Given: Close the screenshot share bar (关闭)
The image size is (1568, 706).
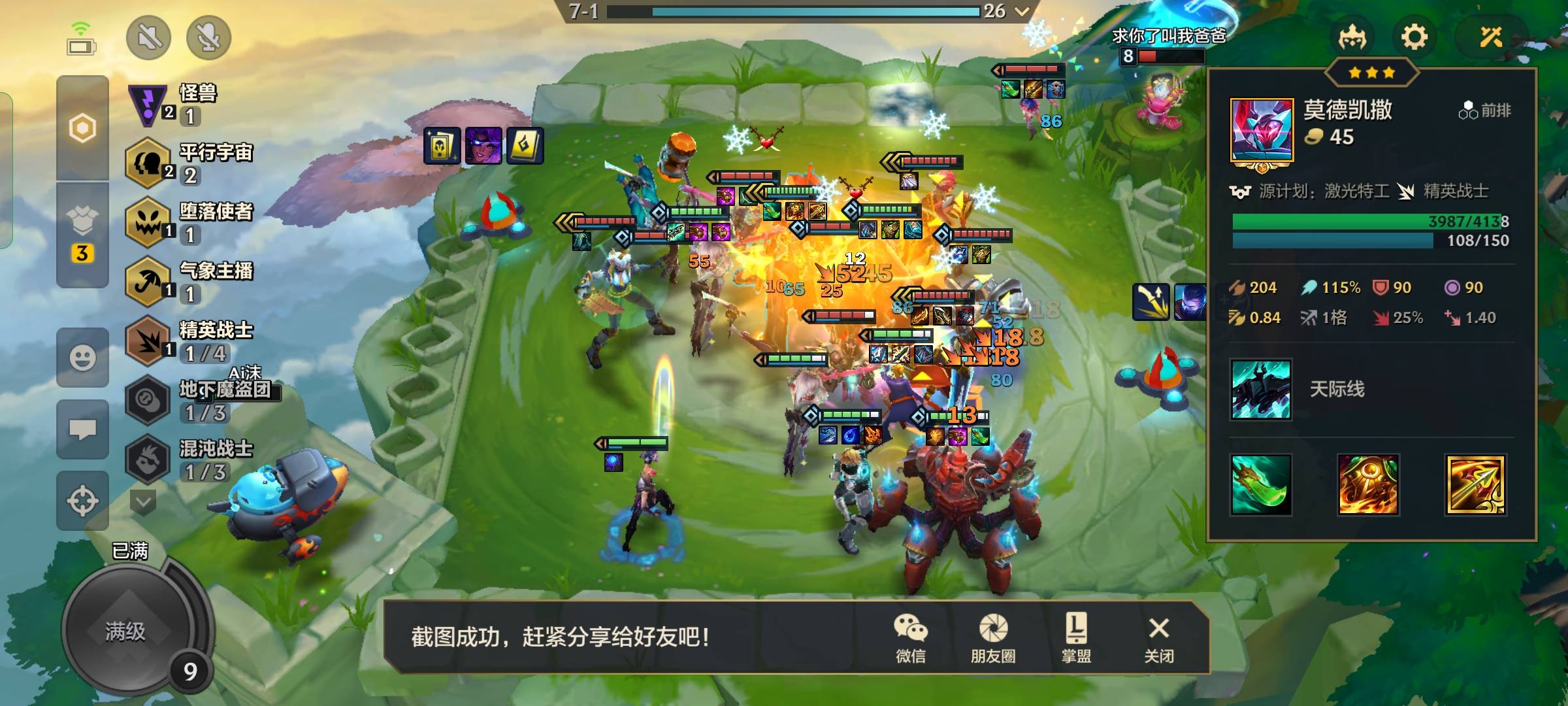Looking at the screenshot, I should (x=1159, y=637).
